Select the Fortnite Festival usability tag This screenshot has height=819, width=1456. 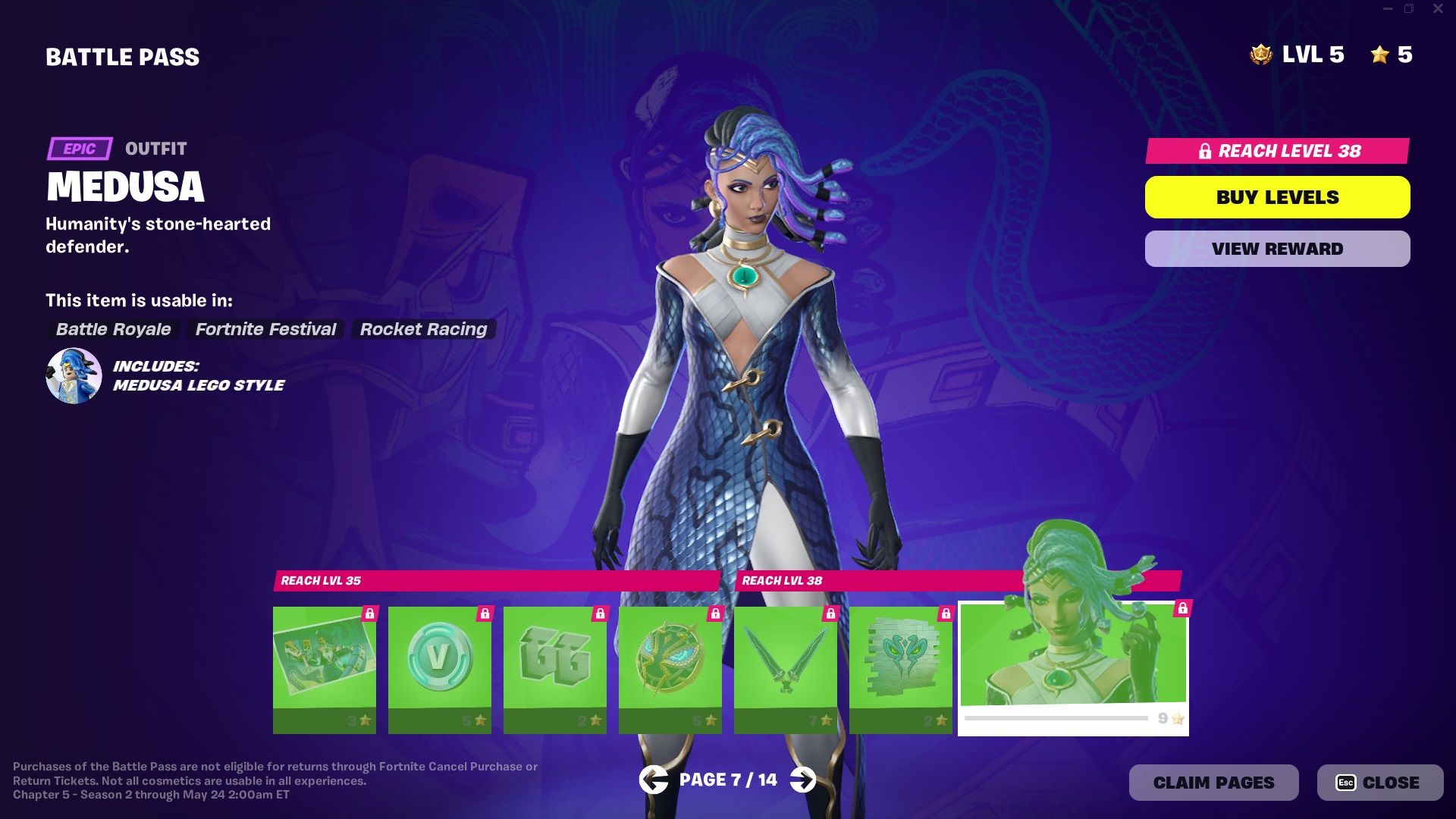coord(265,329)
